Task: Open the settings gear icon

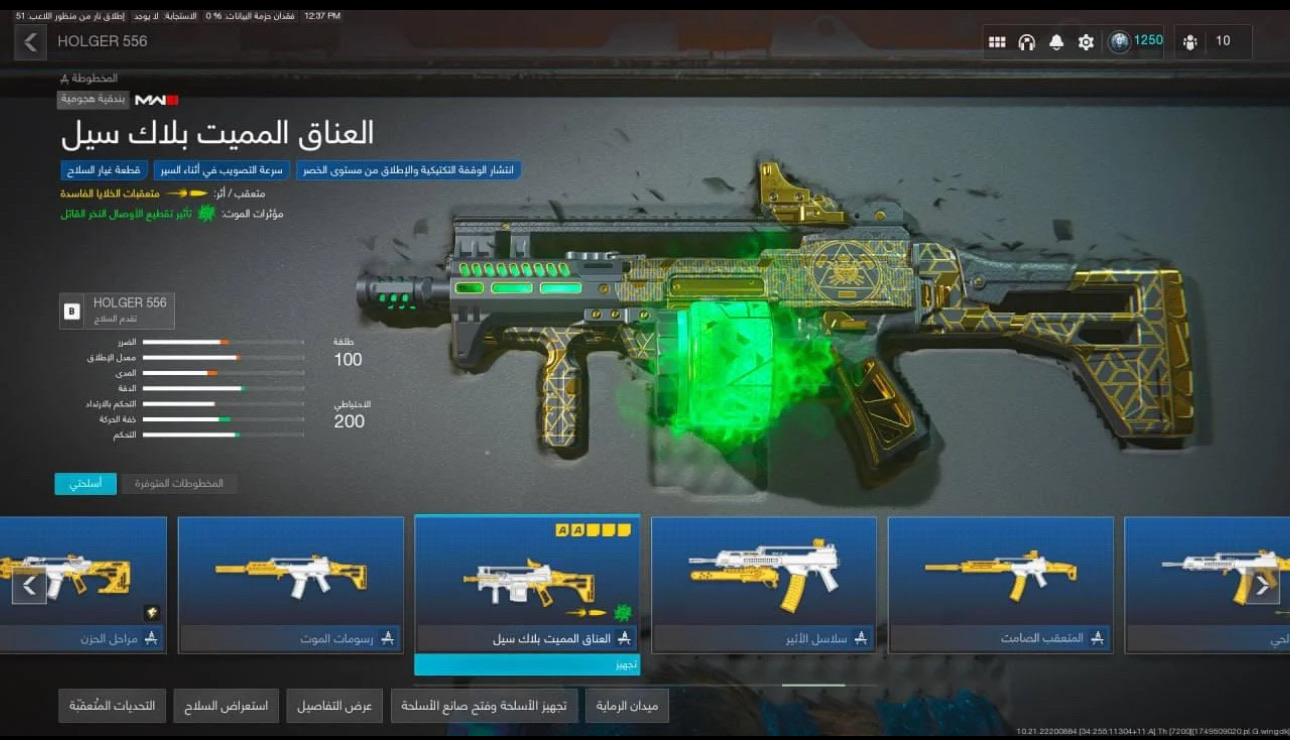Action: tap(1086, 41)
